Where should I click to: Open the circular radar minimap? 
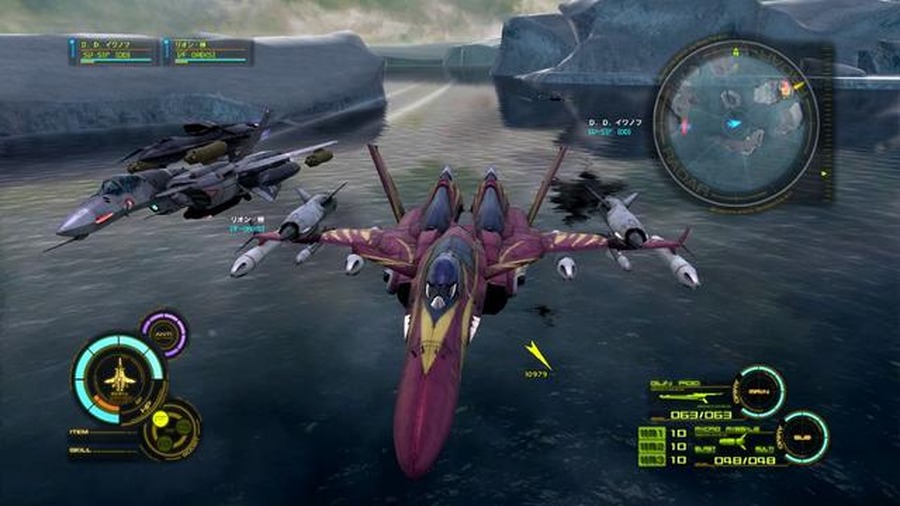pos(736,125)
